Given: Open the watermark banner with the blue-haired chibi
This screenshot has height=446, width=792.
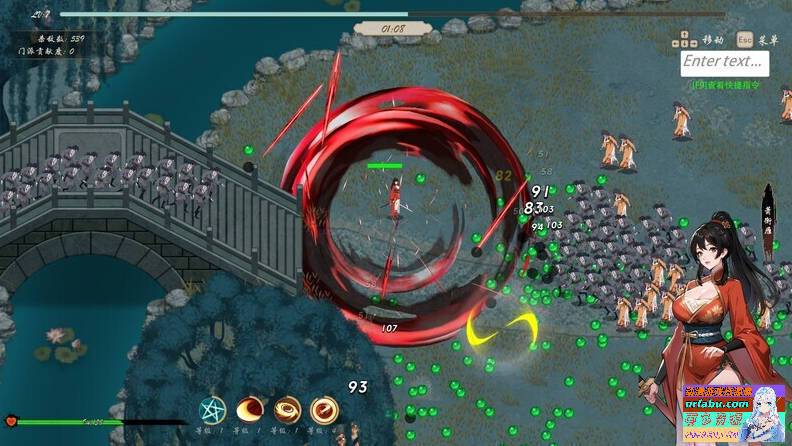Looking at the screenshot, I should pyautogui.click(x=733, y=415).
